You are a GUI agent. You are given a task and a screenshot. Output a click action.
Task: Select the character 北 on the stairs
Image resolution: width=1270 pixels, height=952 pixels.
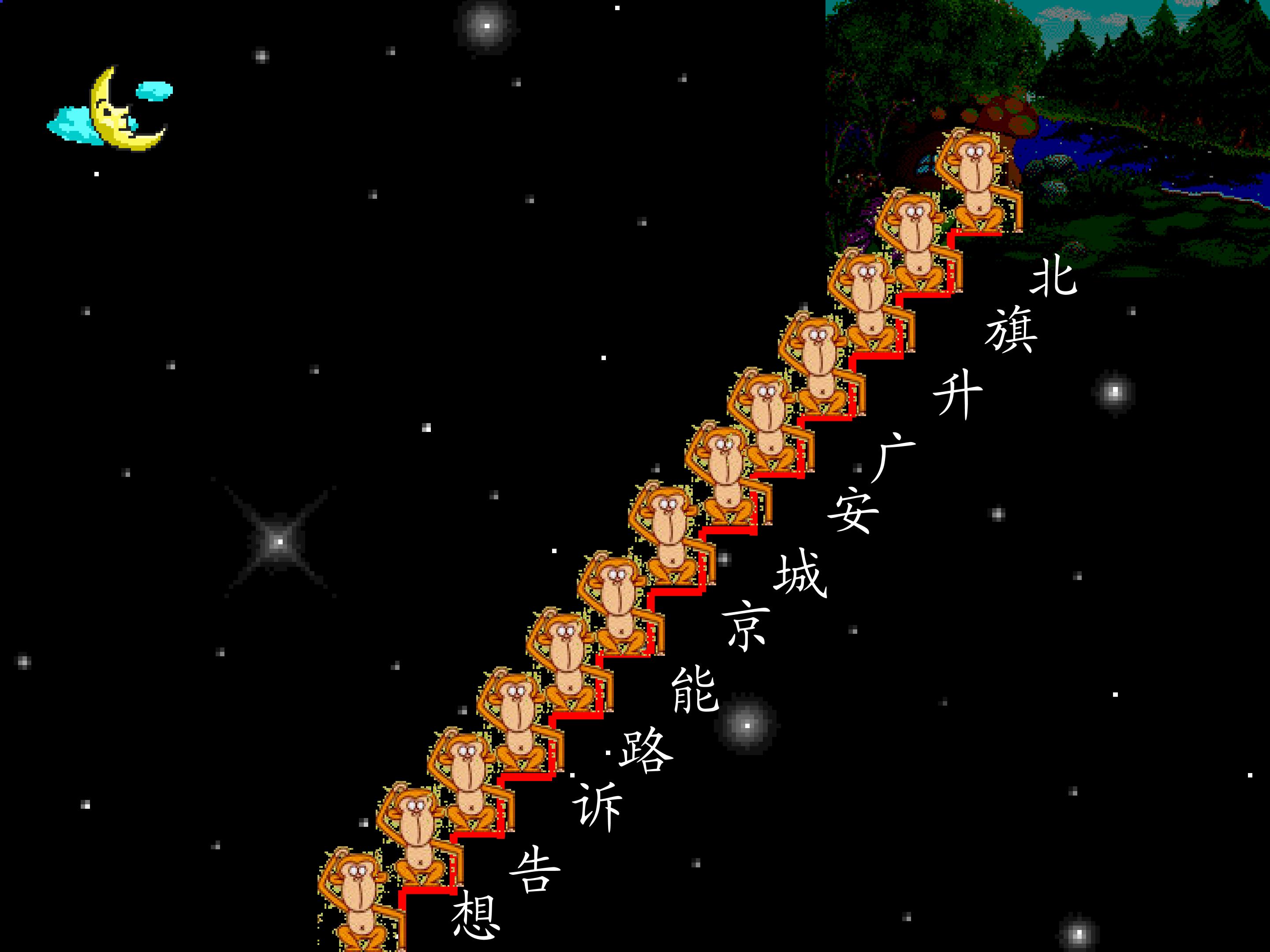click(1053, 277)
